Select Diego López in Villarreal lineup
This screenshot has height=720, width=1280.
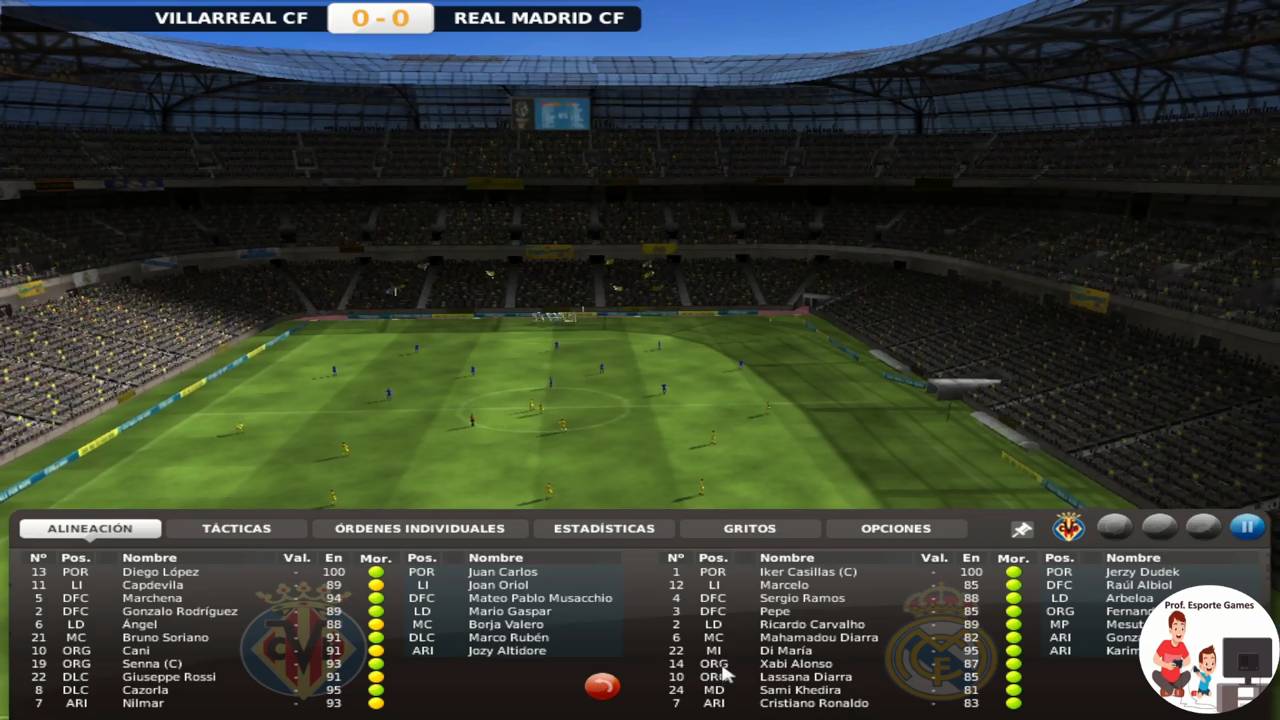pyautogui.click(x=160, y=572)
